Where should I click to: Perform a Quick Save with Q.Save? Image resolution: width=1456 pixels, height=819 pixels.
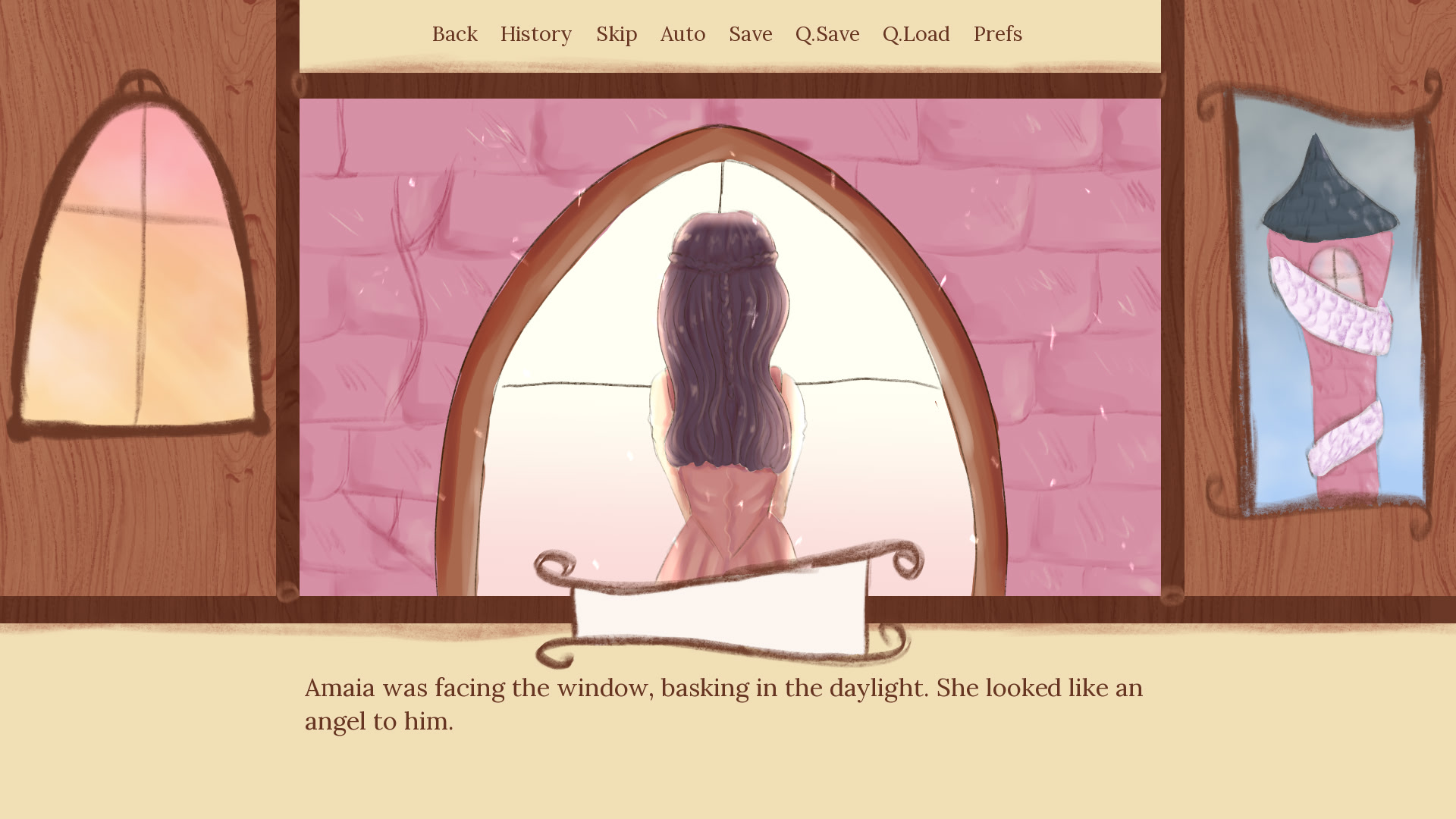click(827, 34)
